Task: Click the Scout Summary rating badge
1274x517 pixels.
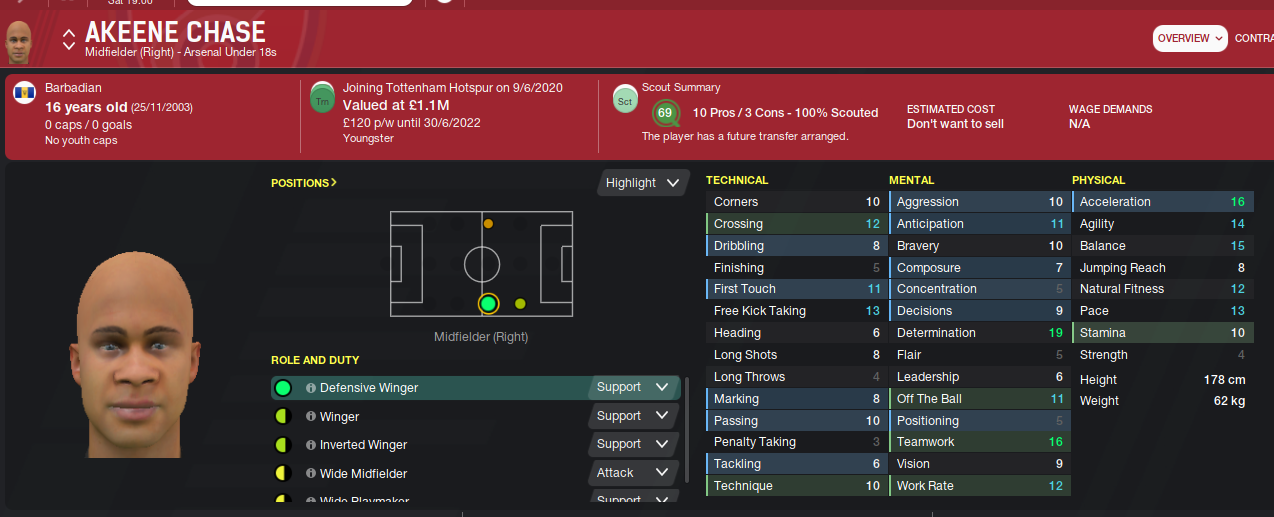Action: point(665,113)
